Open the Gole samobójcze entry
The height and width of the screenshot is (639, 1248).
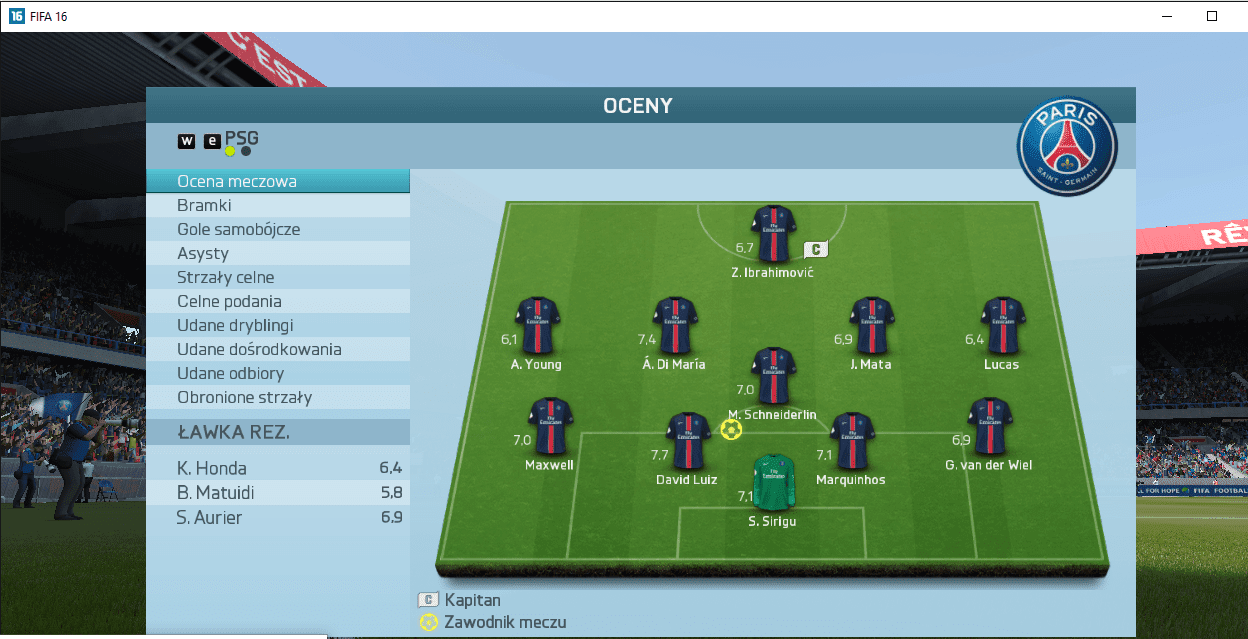pyautogui.click(x=277, y=230)
